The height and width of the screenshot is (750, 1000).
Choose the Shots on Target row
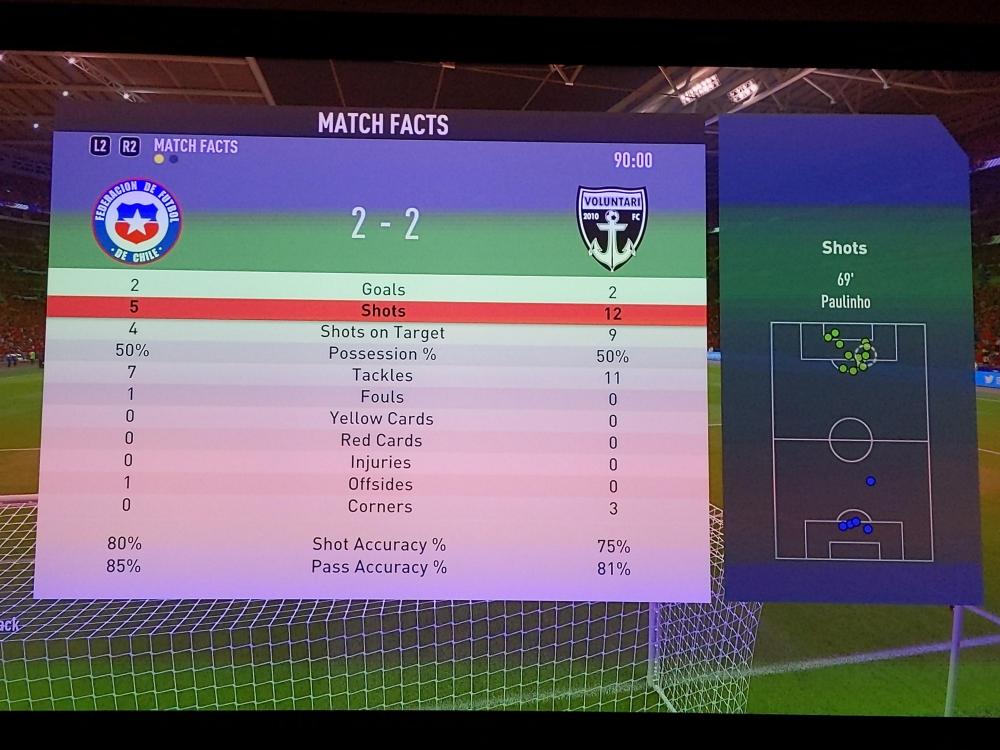coord(382,332)
